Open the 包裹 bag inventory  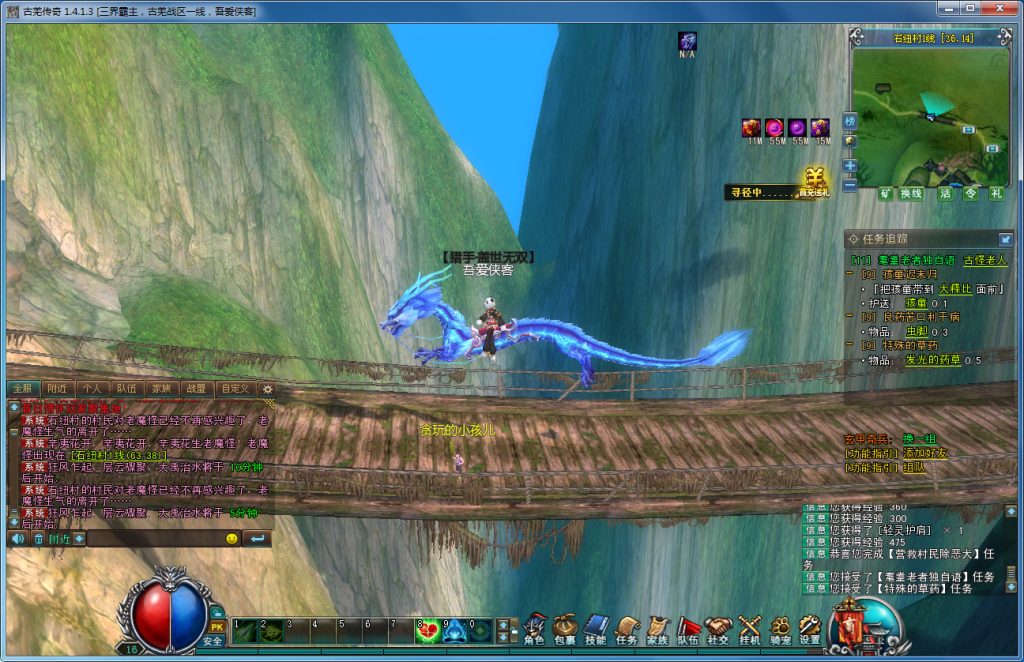pos(565,627)
